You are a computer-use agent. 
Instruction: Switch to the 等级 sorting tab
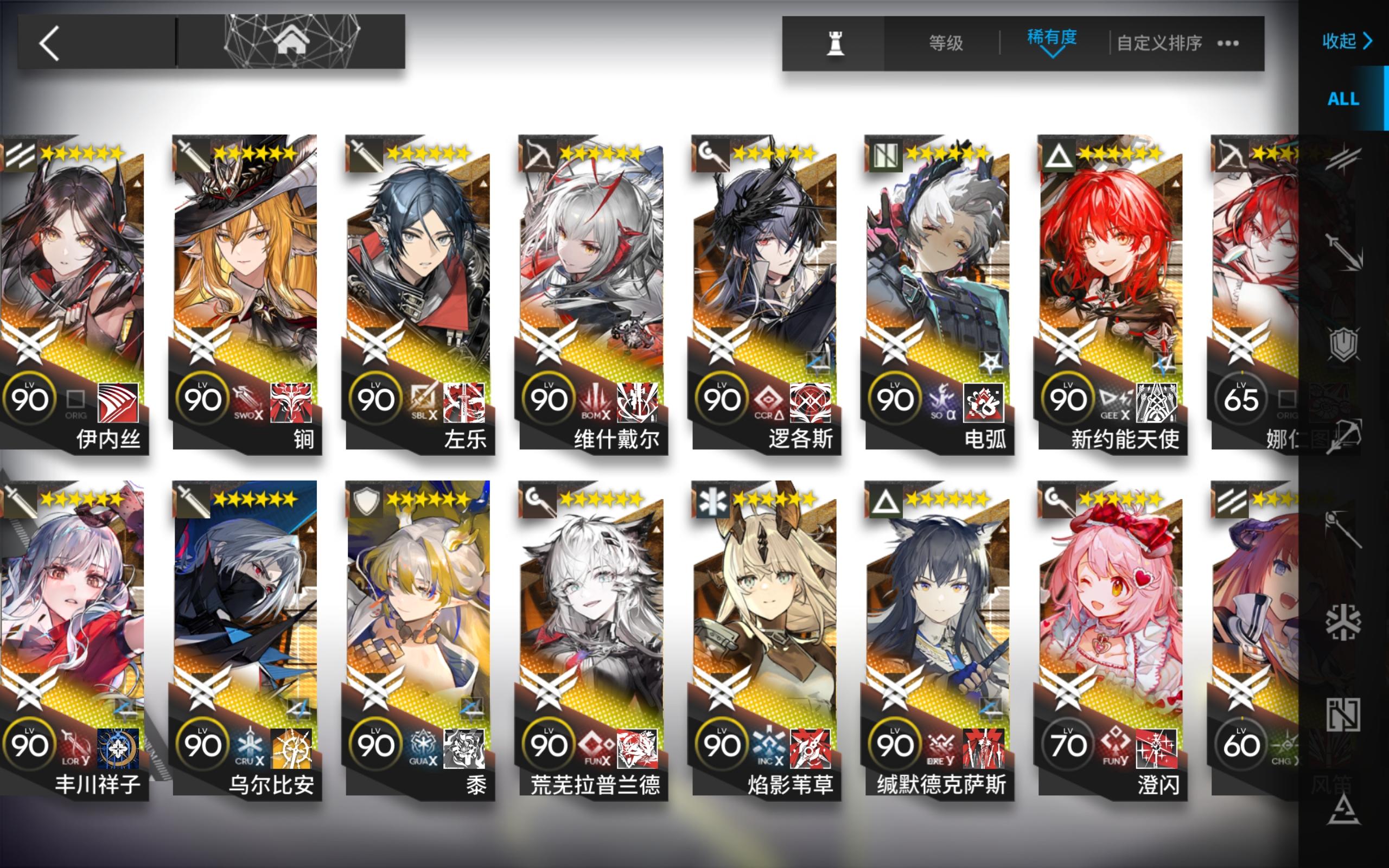pos(946,43)
